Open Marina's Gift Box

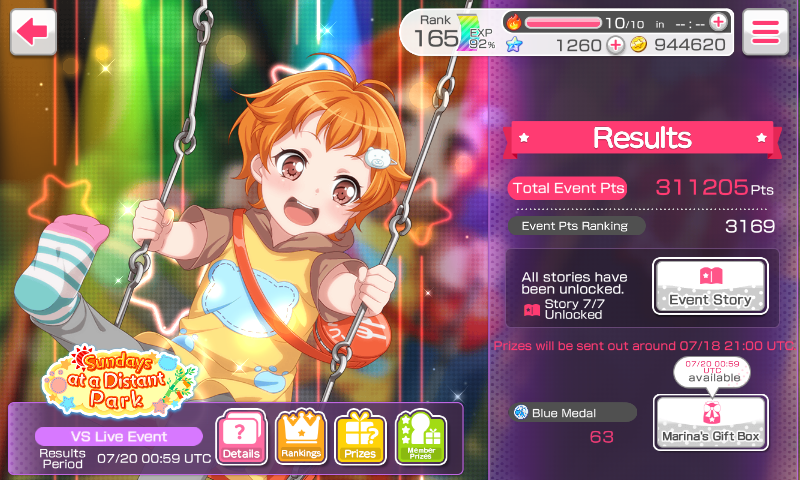coord(710,422)
